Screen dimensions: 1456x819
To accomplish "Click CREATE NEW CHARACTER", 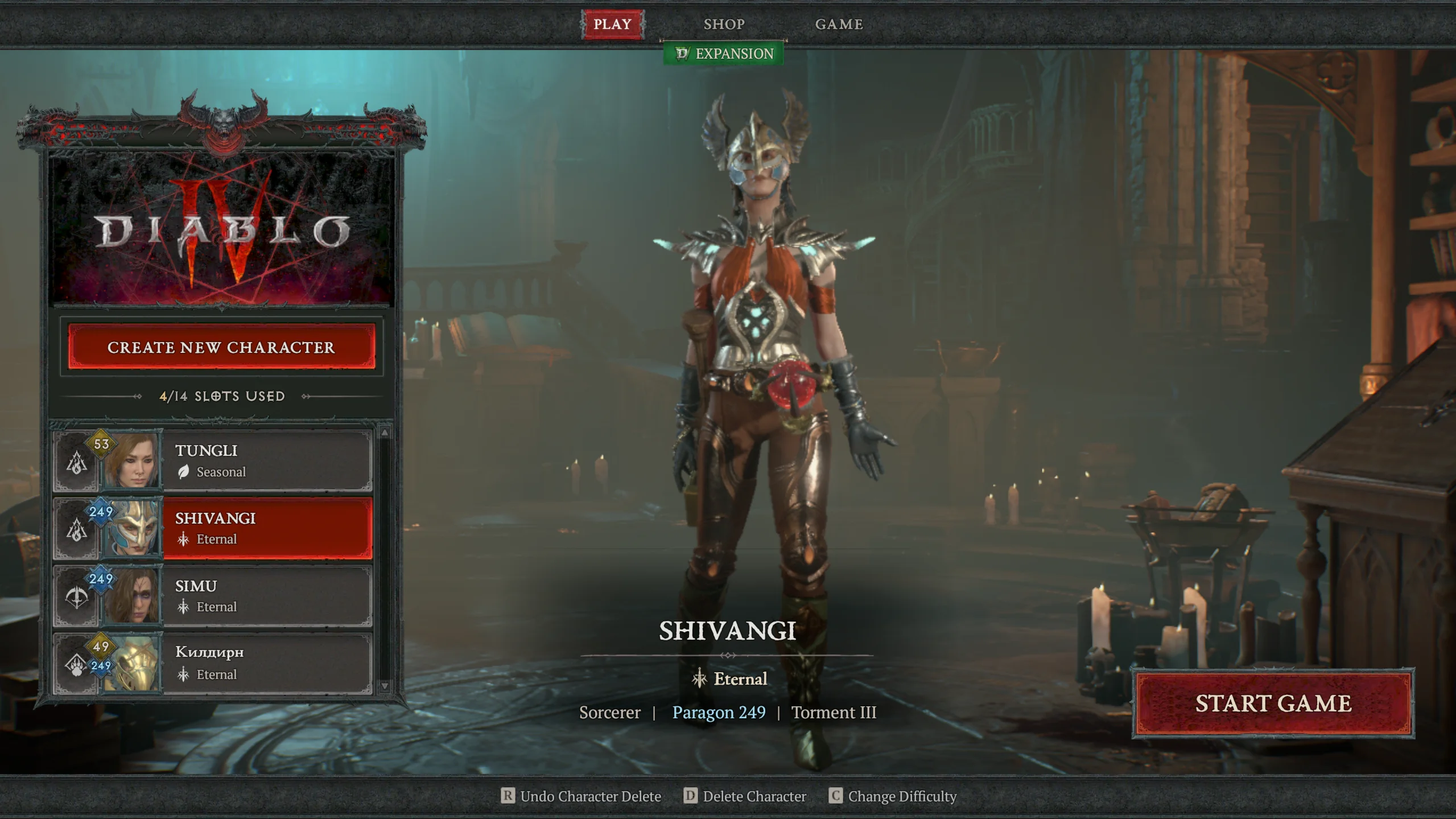I will (x=223, y=348).
